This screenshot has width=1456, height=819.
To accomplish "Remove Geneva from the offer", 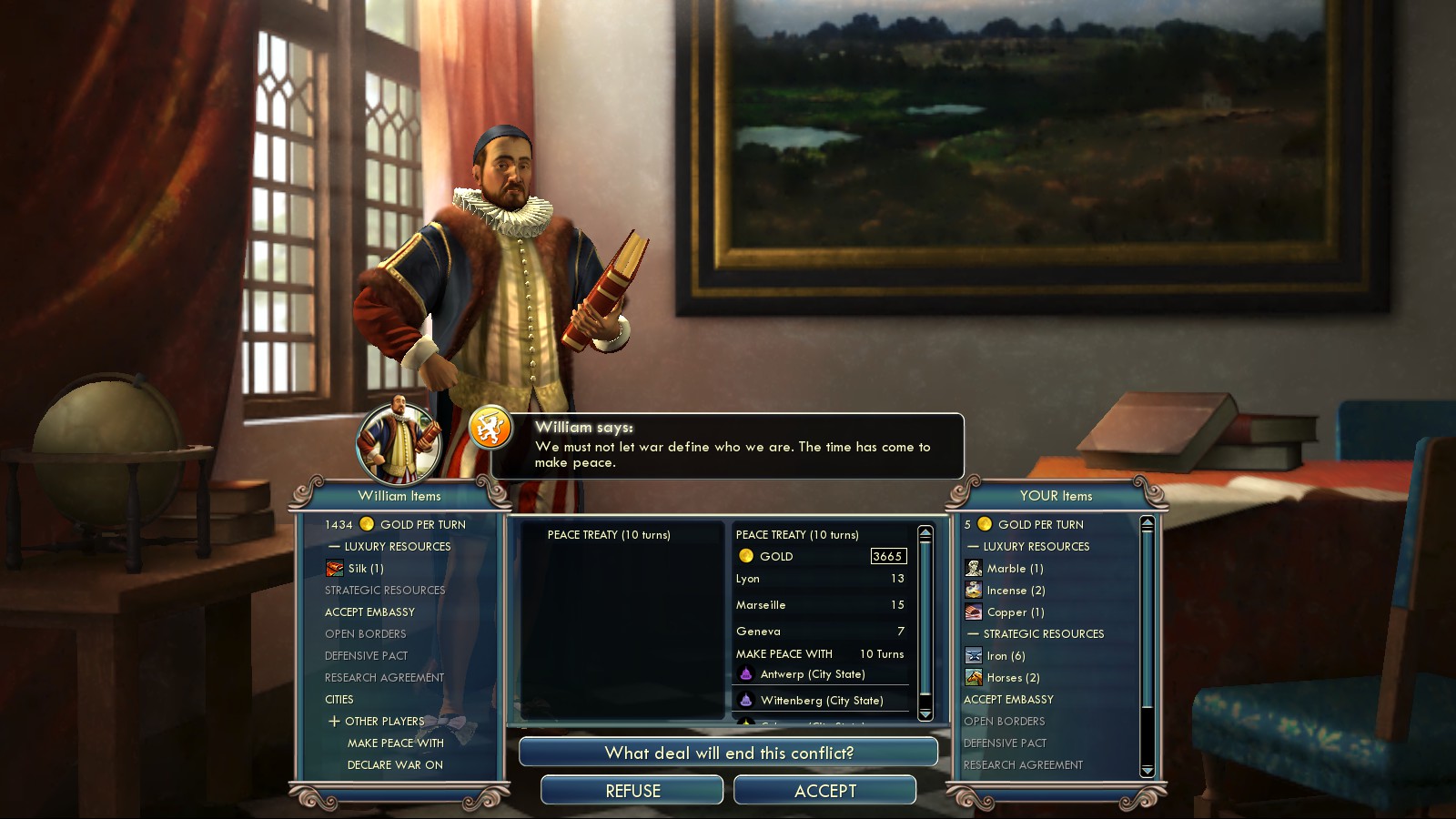I will click(819, 632).
